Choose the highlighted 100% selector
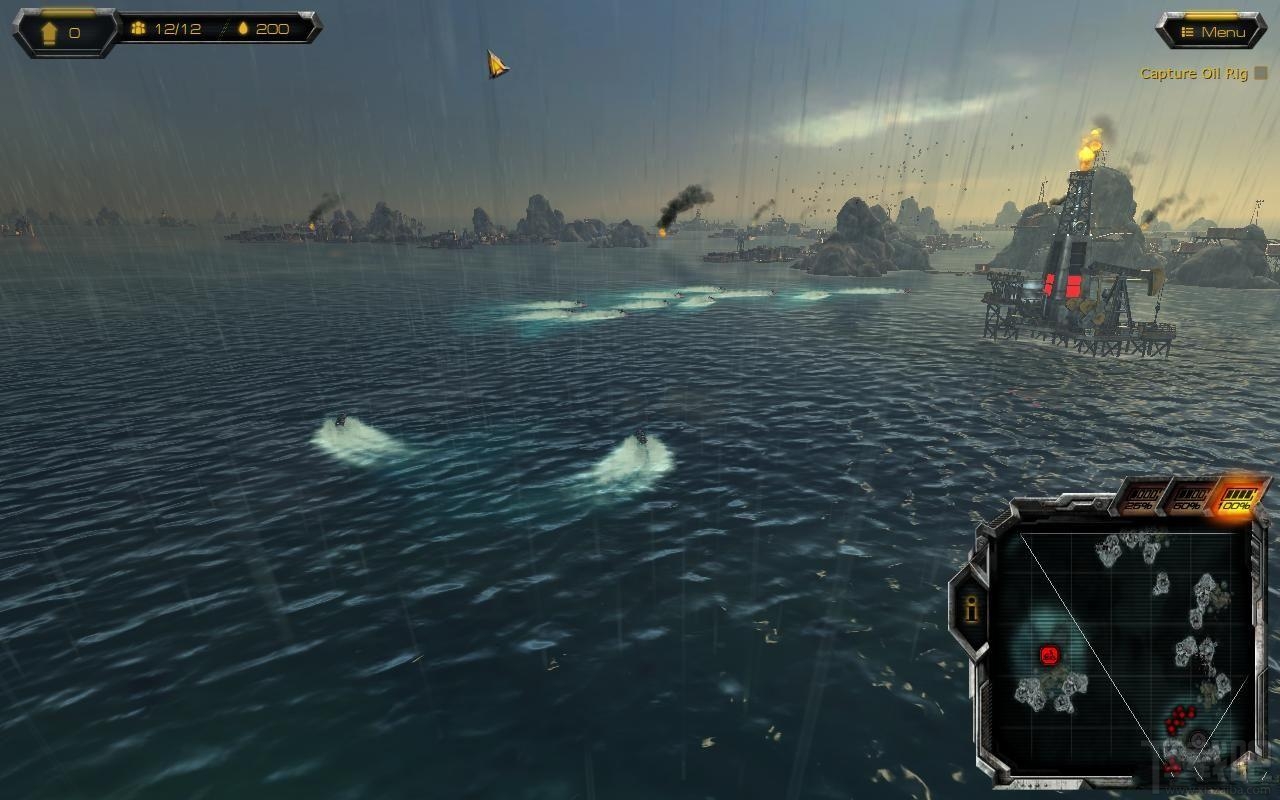This screenshot has height=800, width=1280. (x=1236, y=498)
